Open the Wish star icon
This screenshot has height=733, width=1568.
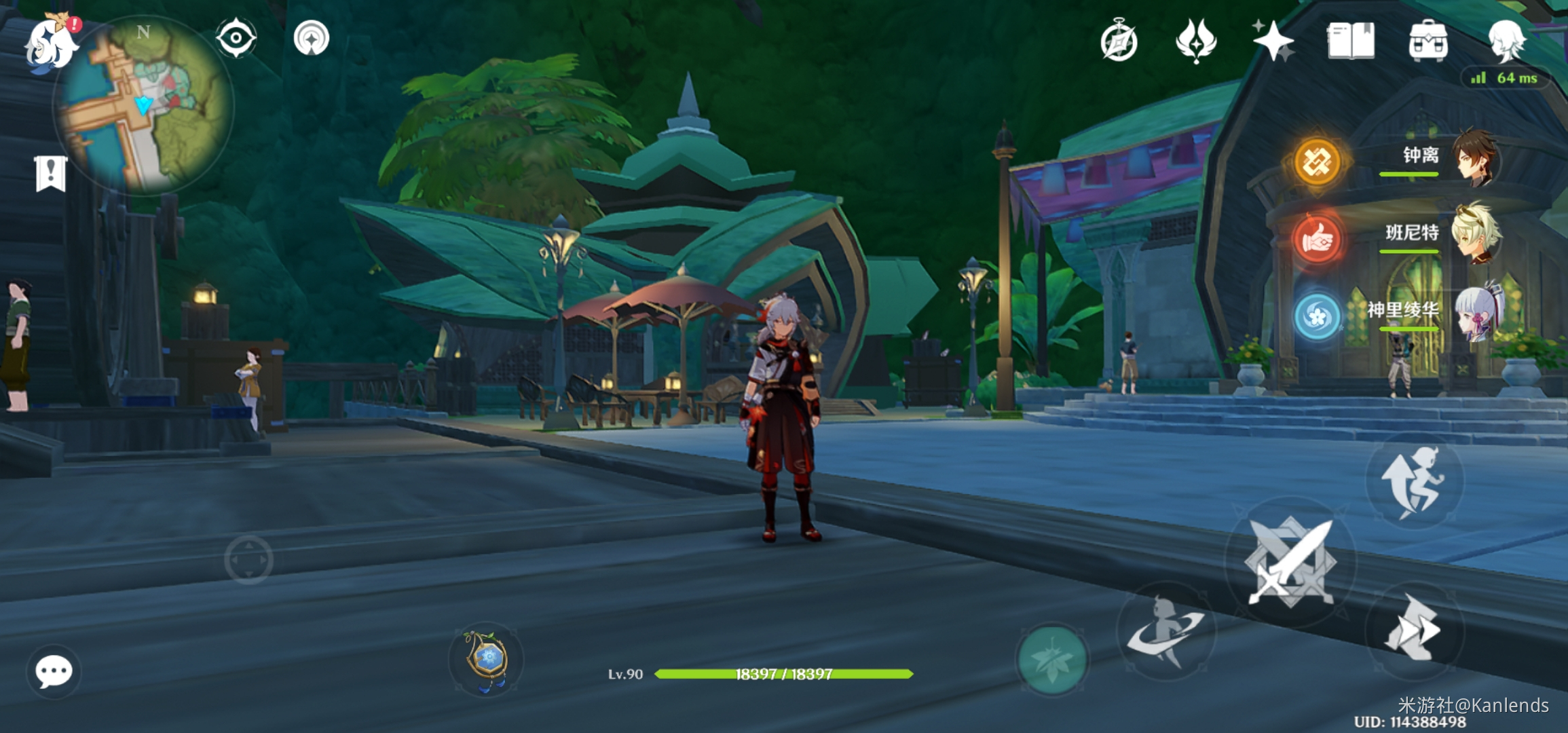point(1271,41)
